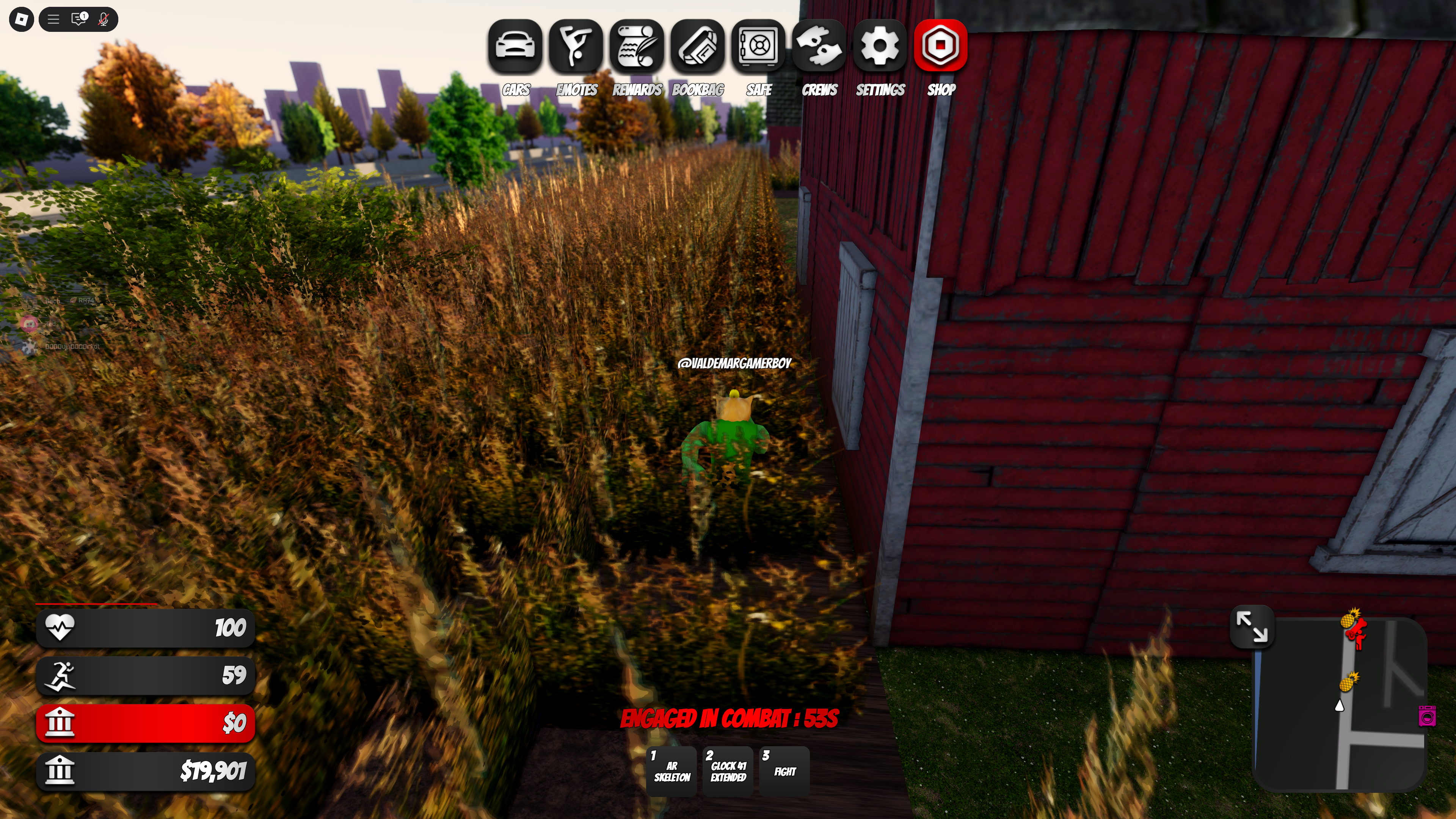Open the Cars menu
Viewport: 1456px width, 819px height.
[515, 46]
